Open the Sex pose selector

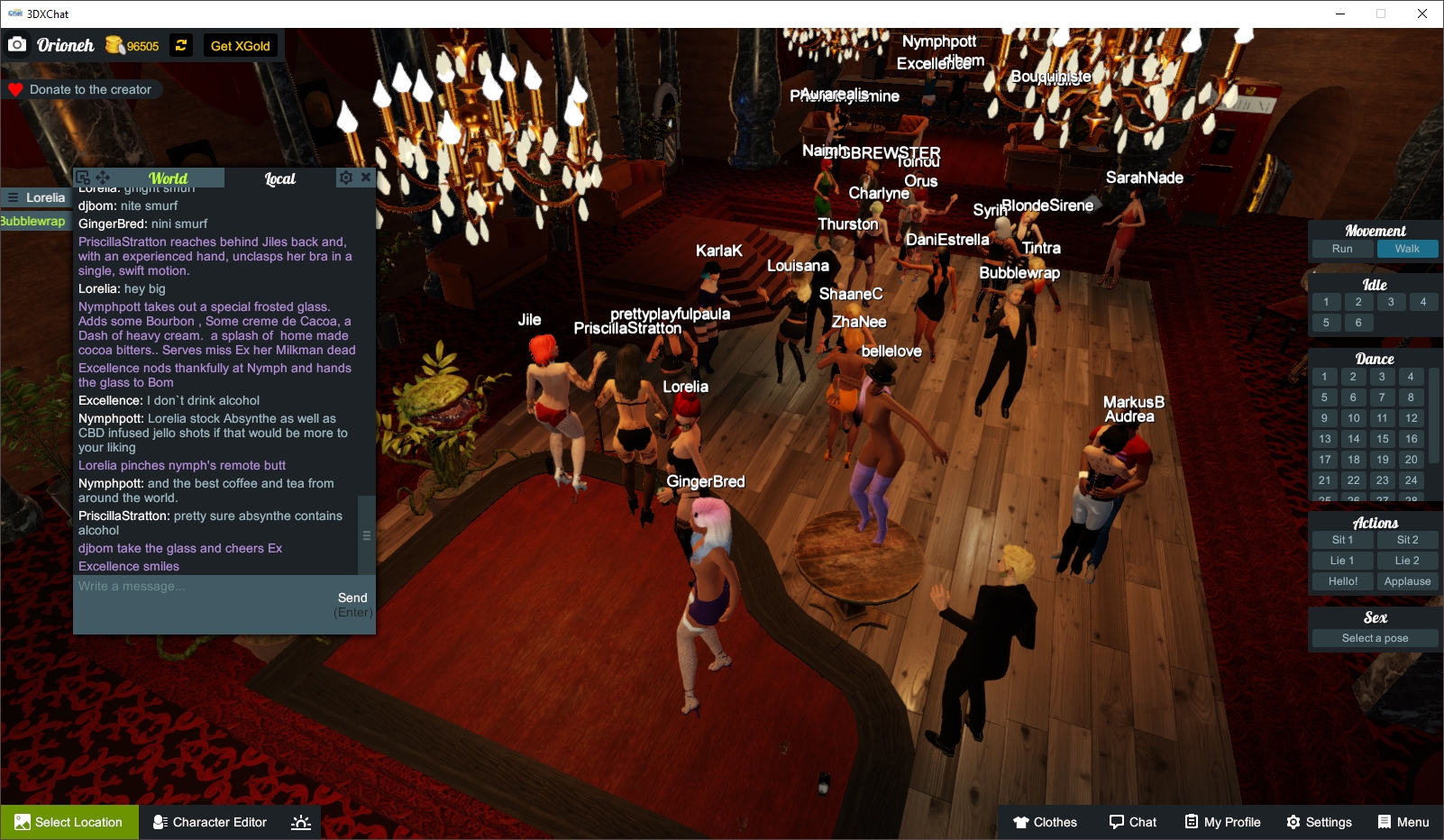(x=1374, y=637)
